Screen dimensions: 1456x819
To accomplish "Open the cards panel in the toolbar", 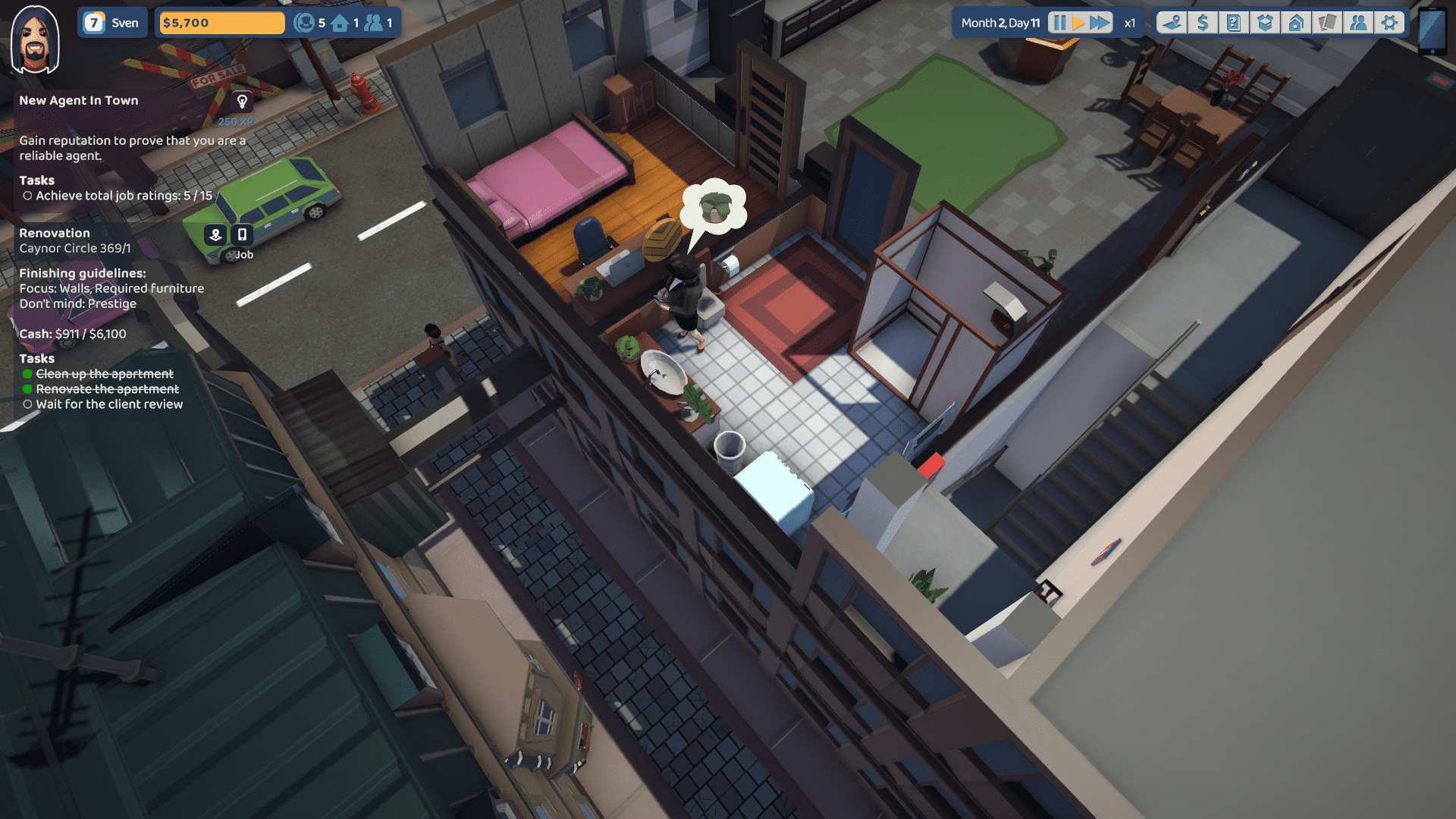I will pyautogui.click(x=1327, y=23).
